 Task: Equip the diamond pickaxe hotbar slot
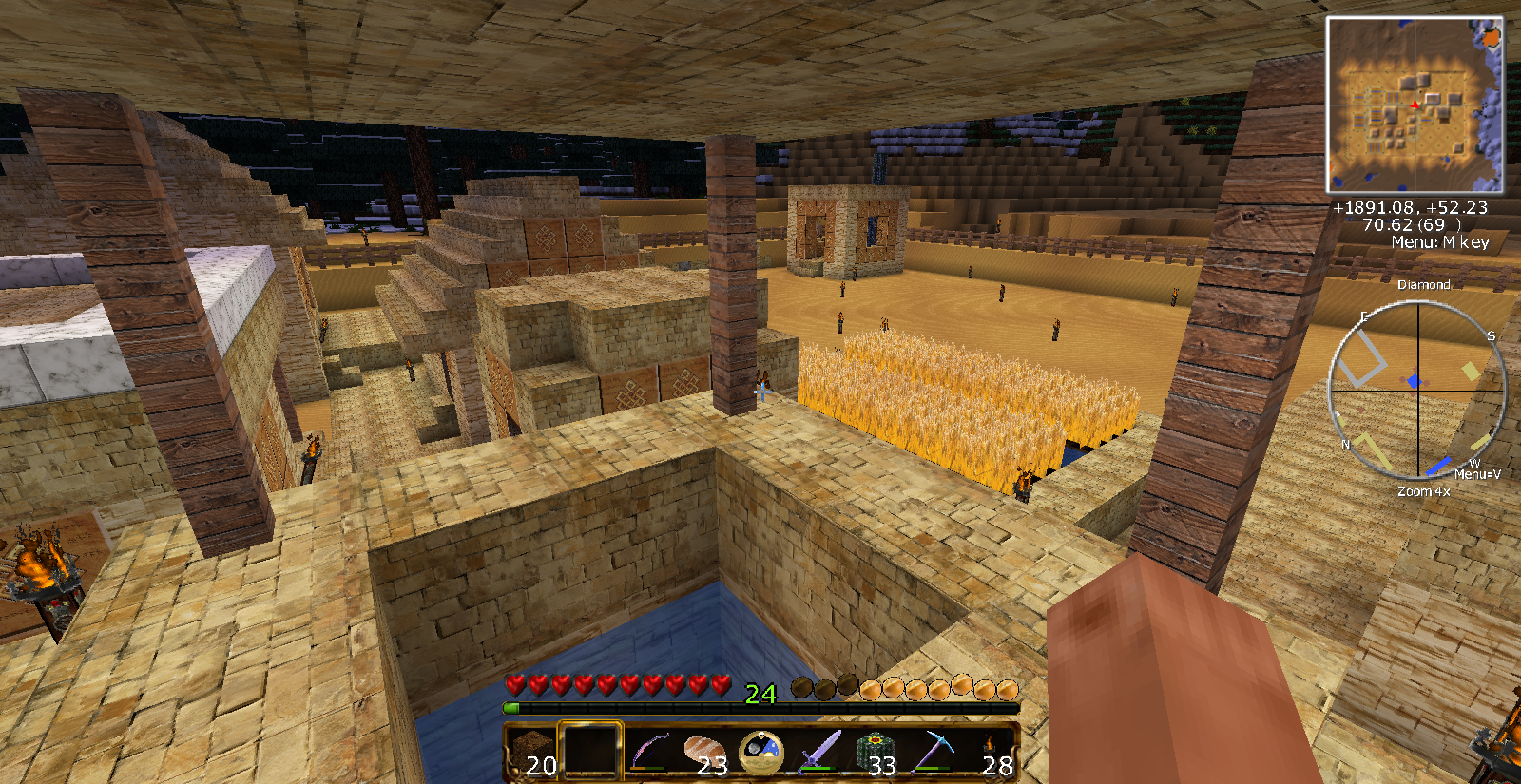(933, 751)
